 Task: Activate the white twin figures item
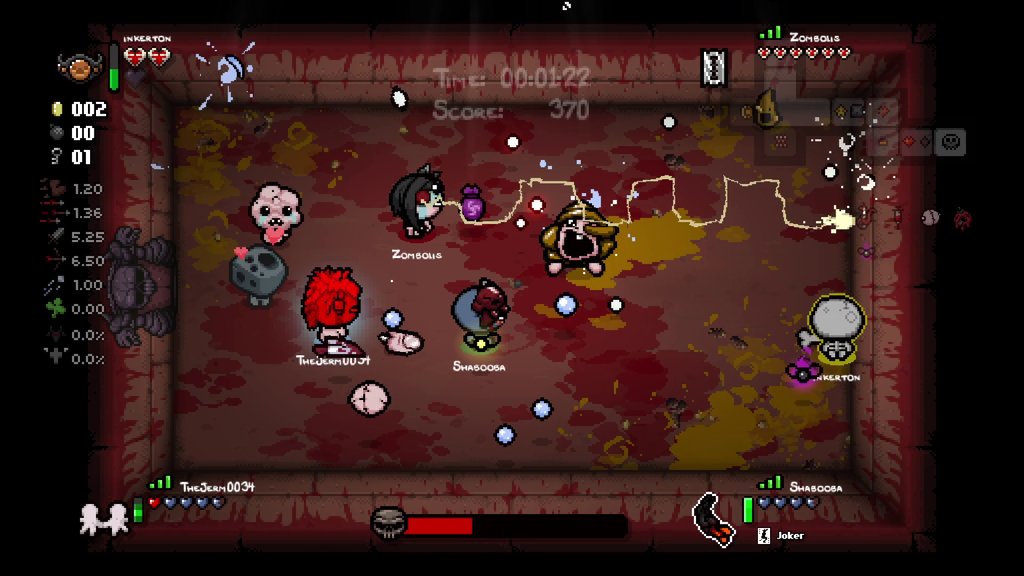(103, 517)
